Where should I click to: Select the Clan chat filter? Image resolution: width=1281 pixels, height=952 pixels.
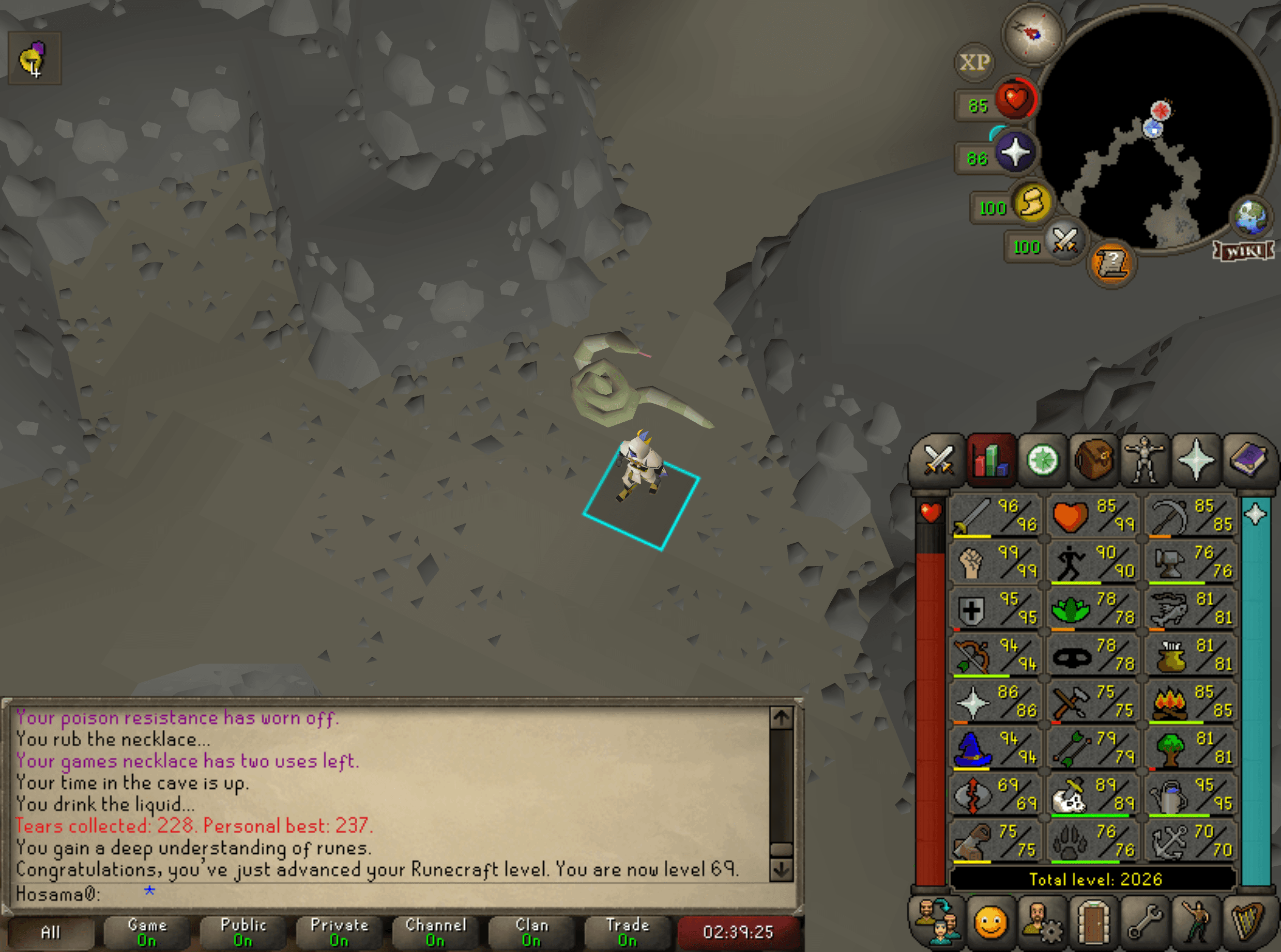click(531, 932)
